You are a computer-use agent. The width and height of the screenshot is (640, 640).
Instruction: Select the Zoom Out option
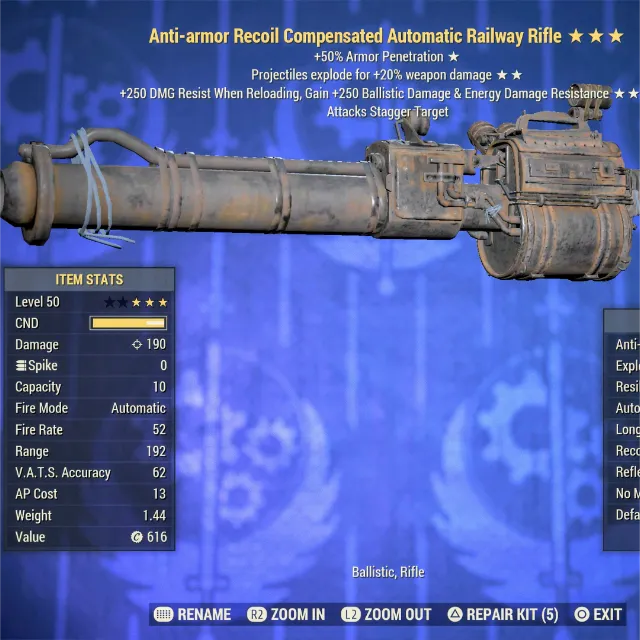coord(386,614)
